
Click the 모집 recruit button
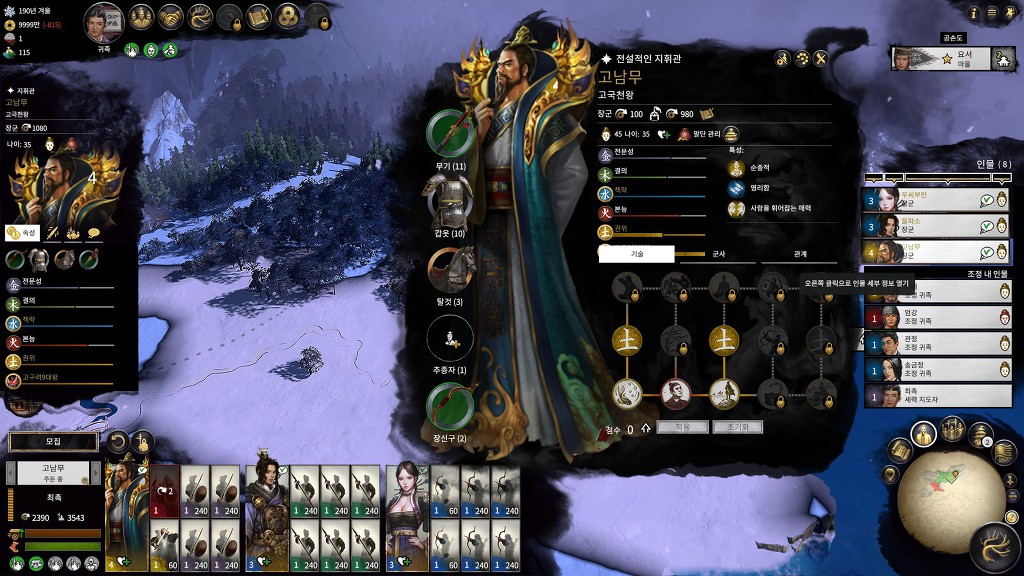click(53, 441)
